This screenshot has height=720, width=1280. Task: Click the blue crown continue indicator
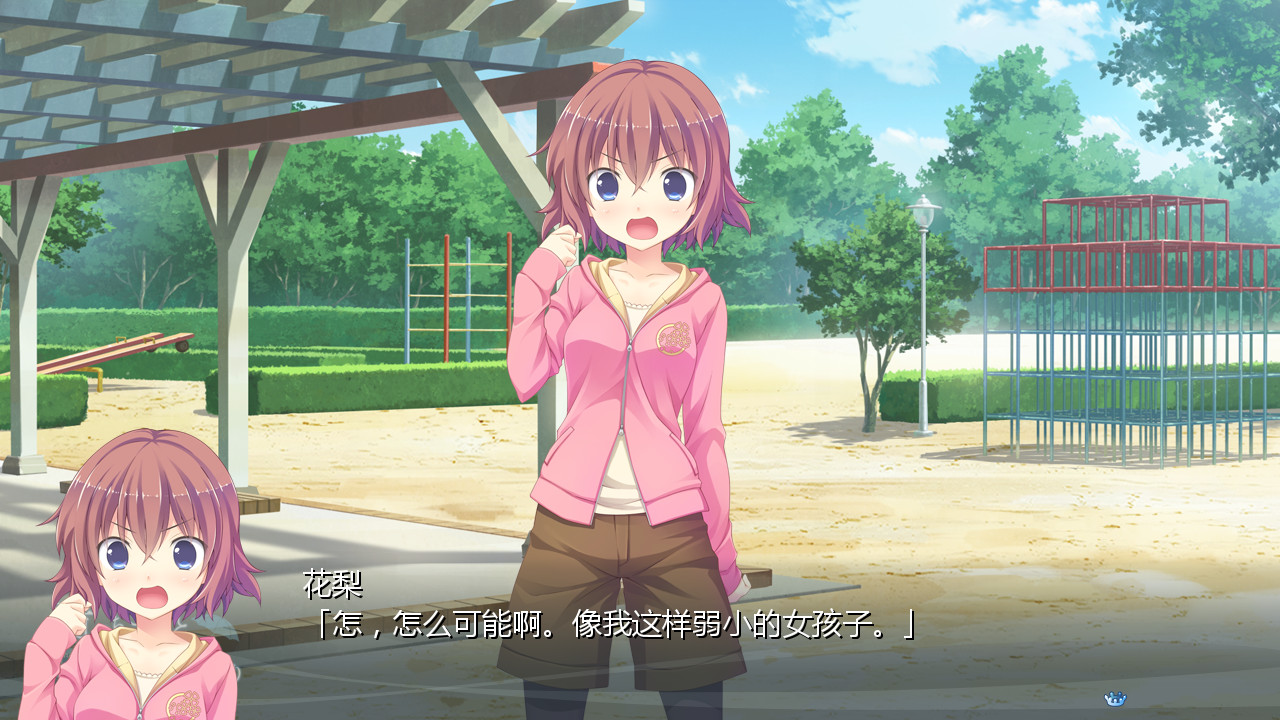tap(1115, 698)
